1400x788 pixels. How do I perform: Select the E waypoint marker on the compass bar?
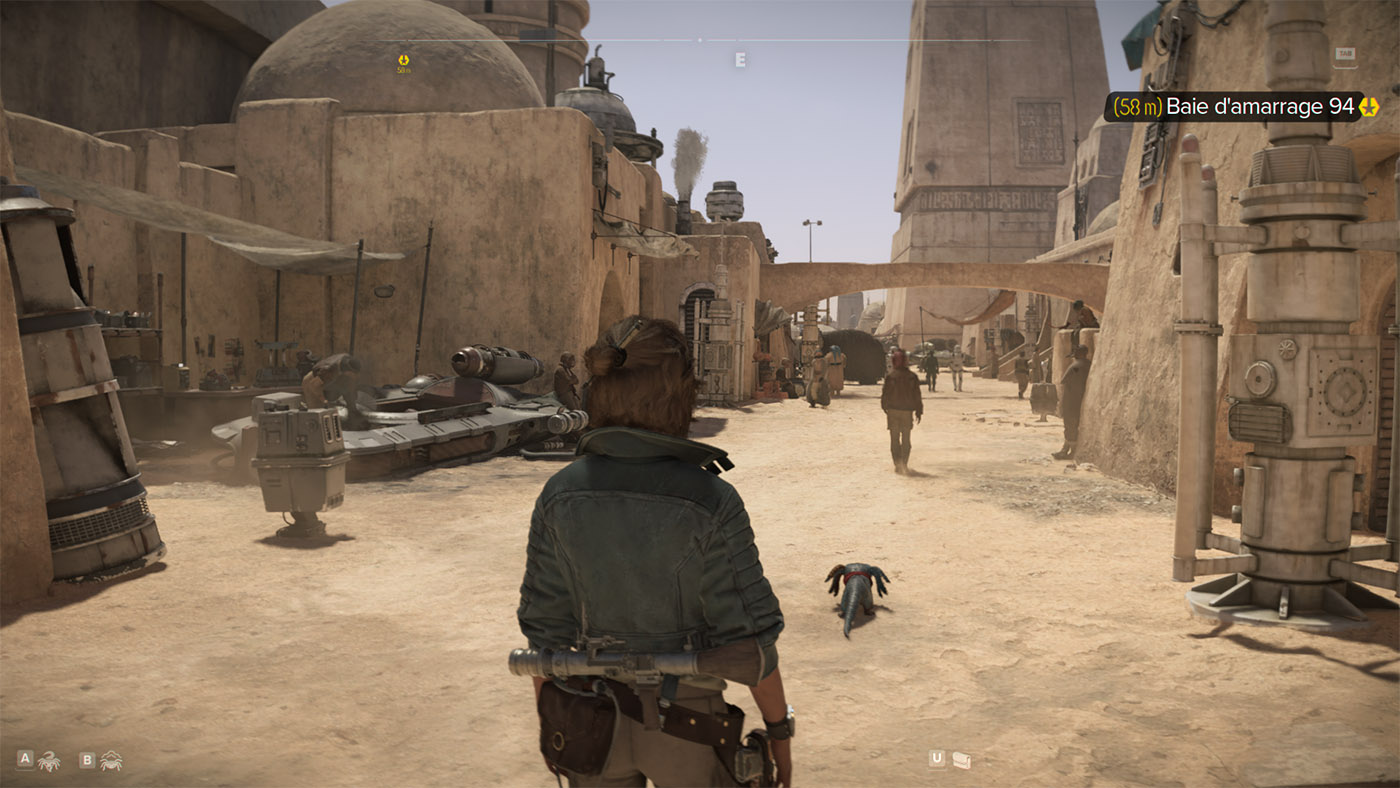(x=741, y=59)
